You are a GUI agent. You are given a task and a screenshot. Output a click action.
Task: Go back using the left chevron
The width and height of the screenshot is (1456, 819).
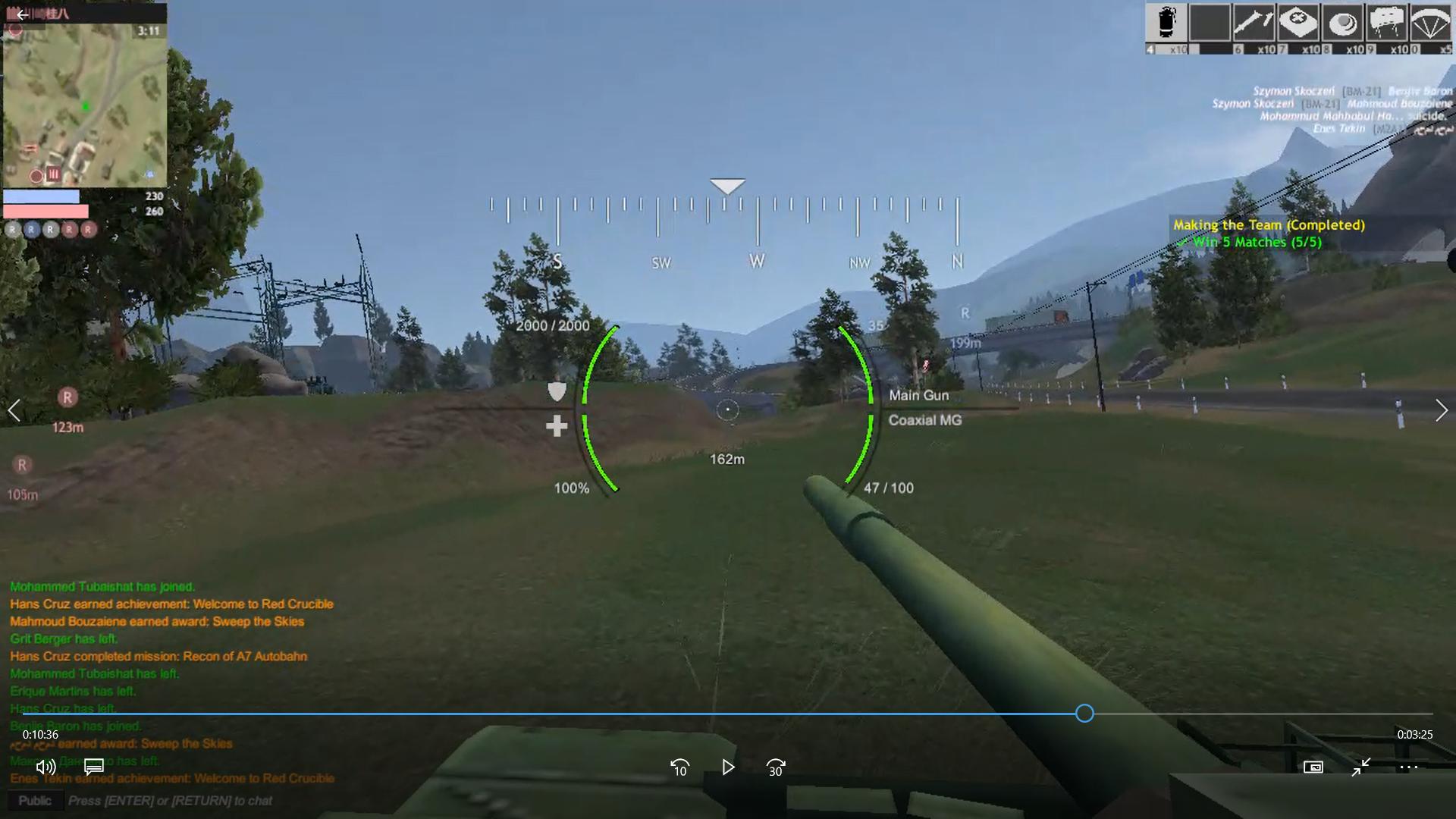coord(14,410)
